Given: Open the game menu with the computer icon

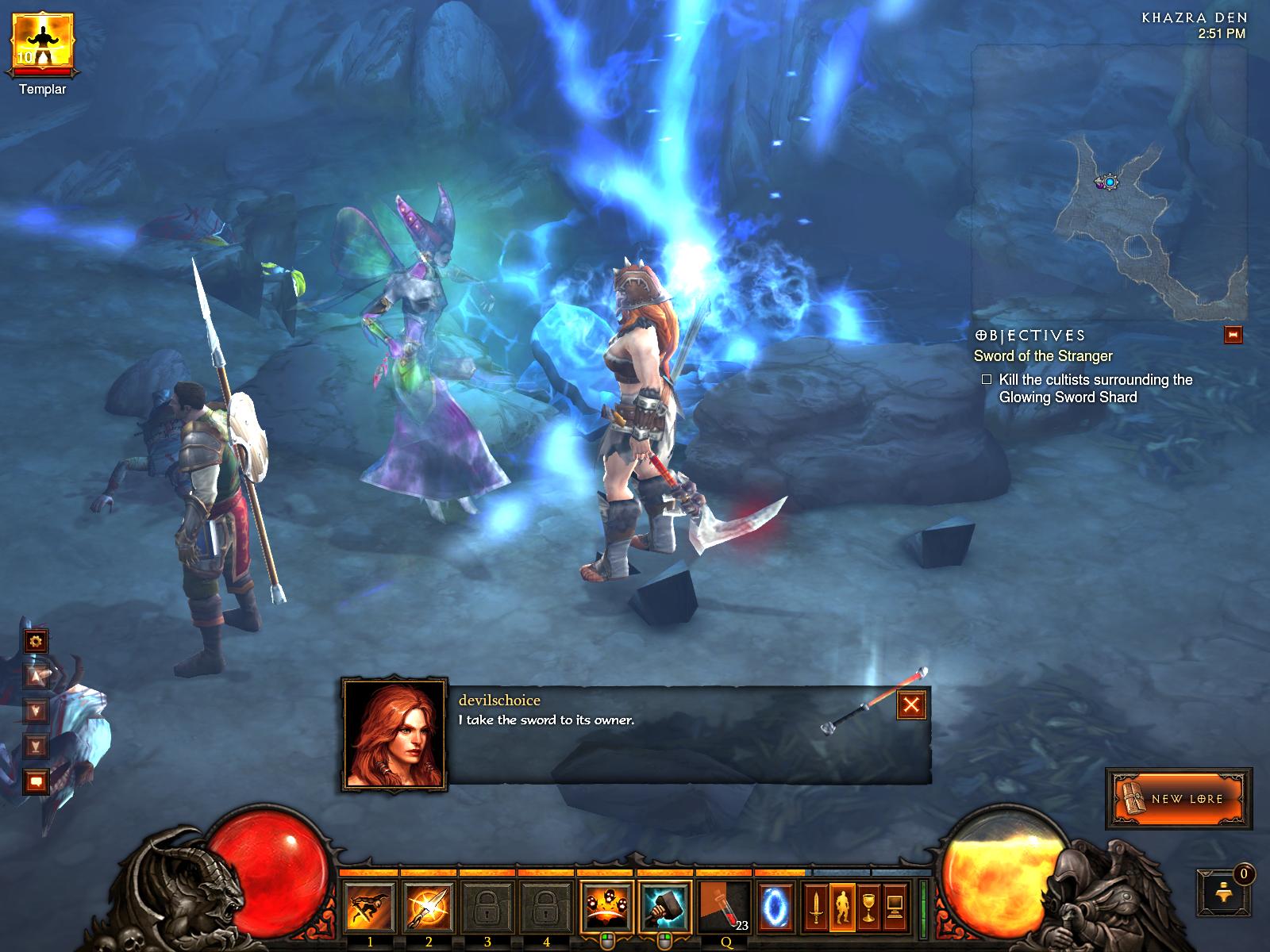Looking at the screenshot, I should 895,907.
